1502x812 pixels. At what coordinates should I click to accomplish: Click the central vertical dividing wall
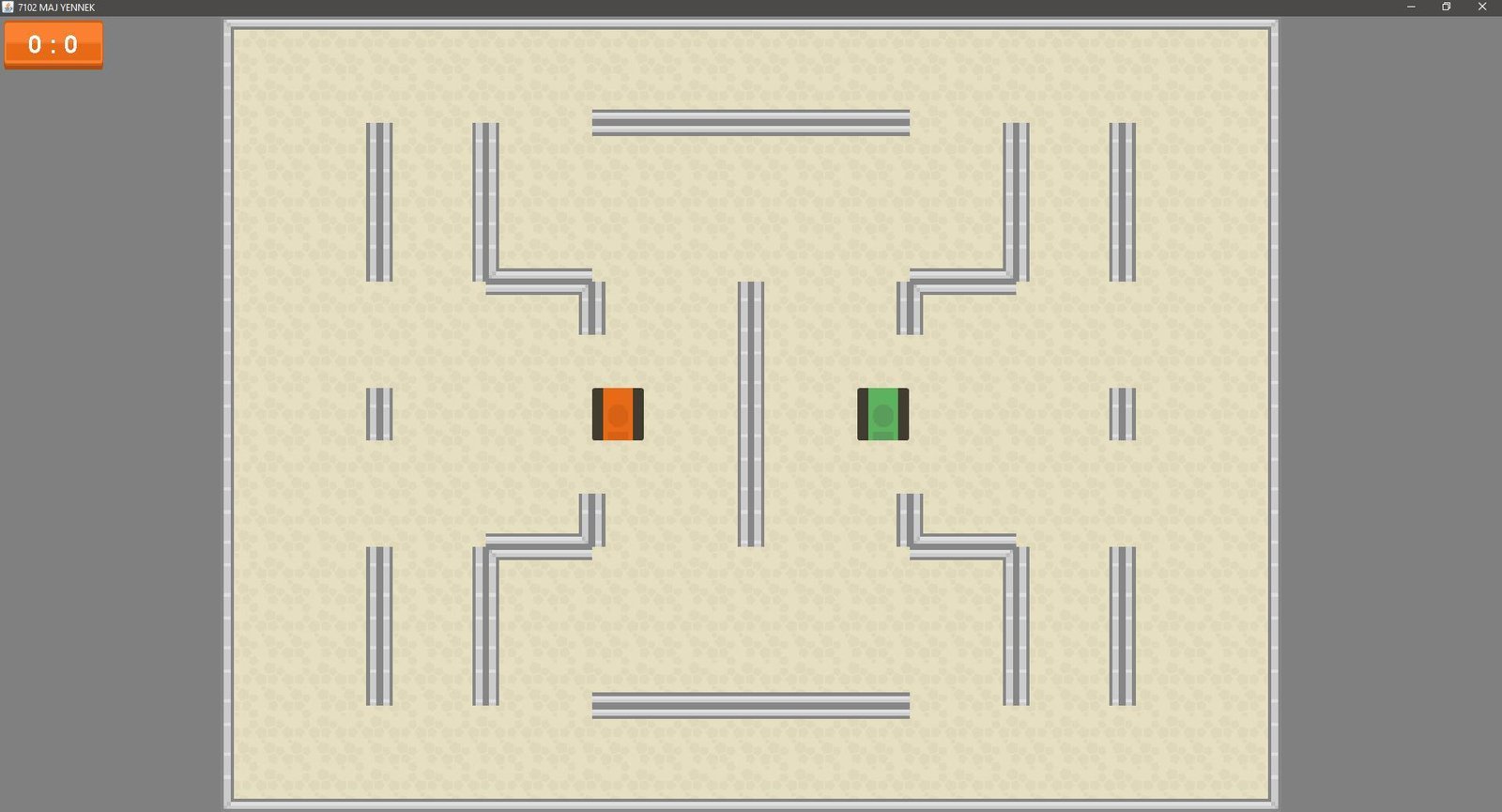pyautogui.click(x=752, y=413)
